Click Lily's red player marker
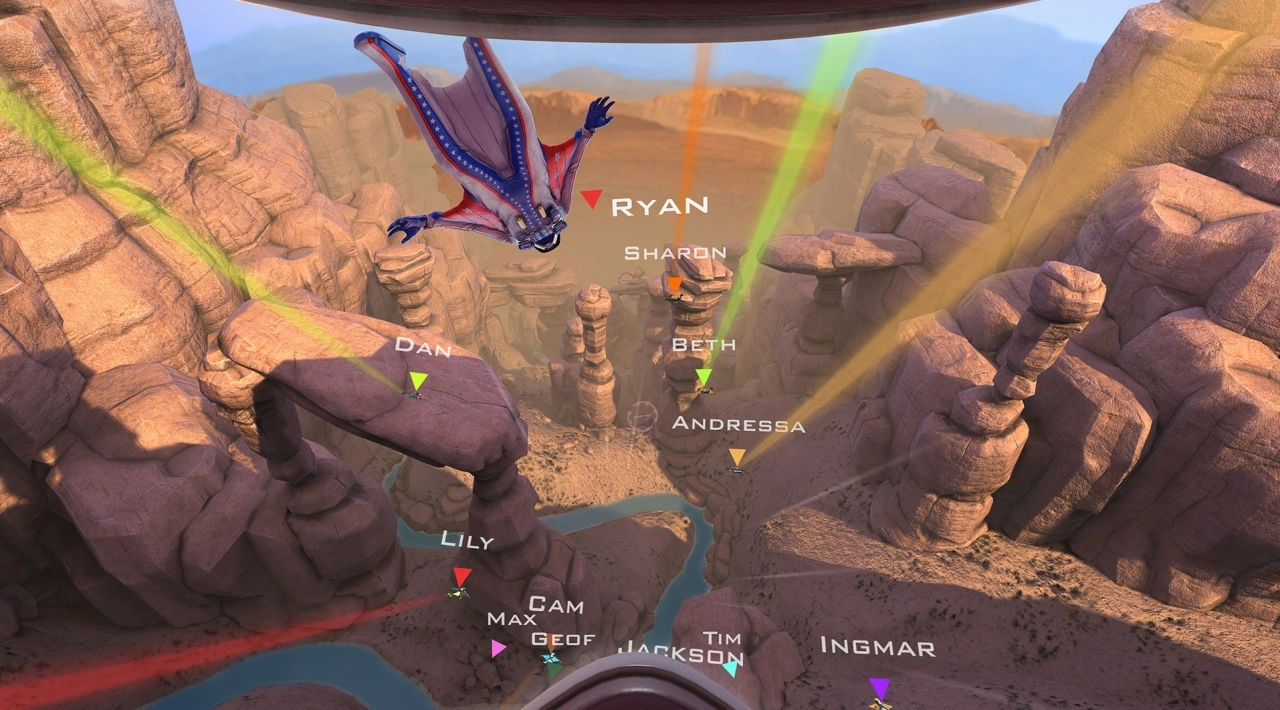This screenshot has height=710, width=1280. [x=461, y=577]
